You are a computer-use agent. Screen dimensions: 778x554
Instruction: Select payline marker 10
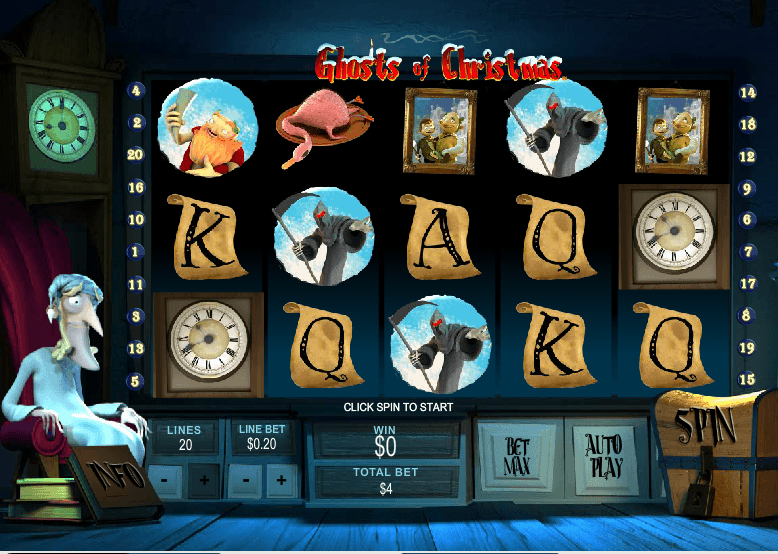coord(136,220)
